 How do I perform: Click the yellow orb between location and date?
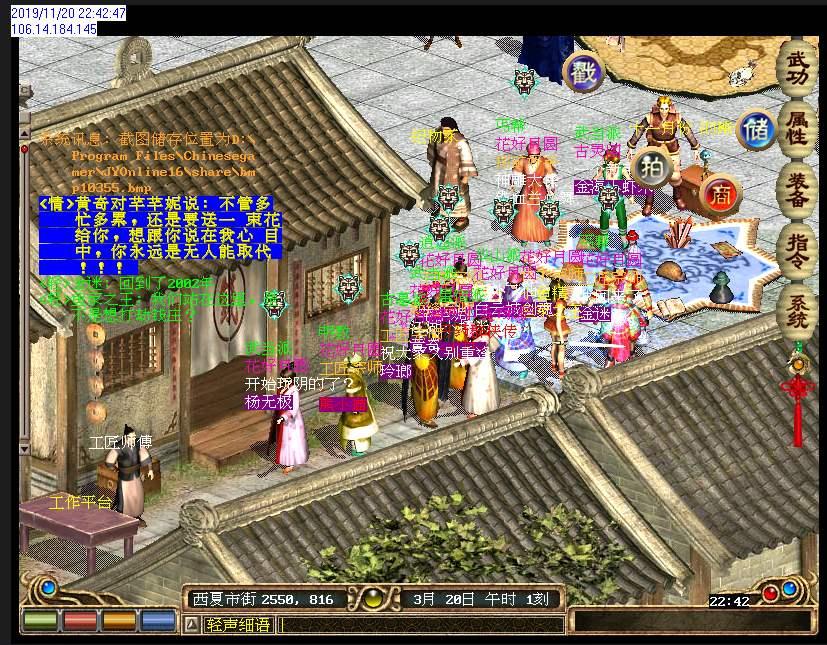[373, 600]
